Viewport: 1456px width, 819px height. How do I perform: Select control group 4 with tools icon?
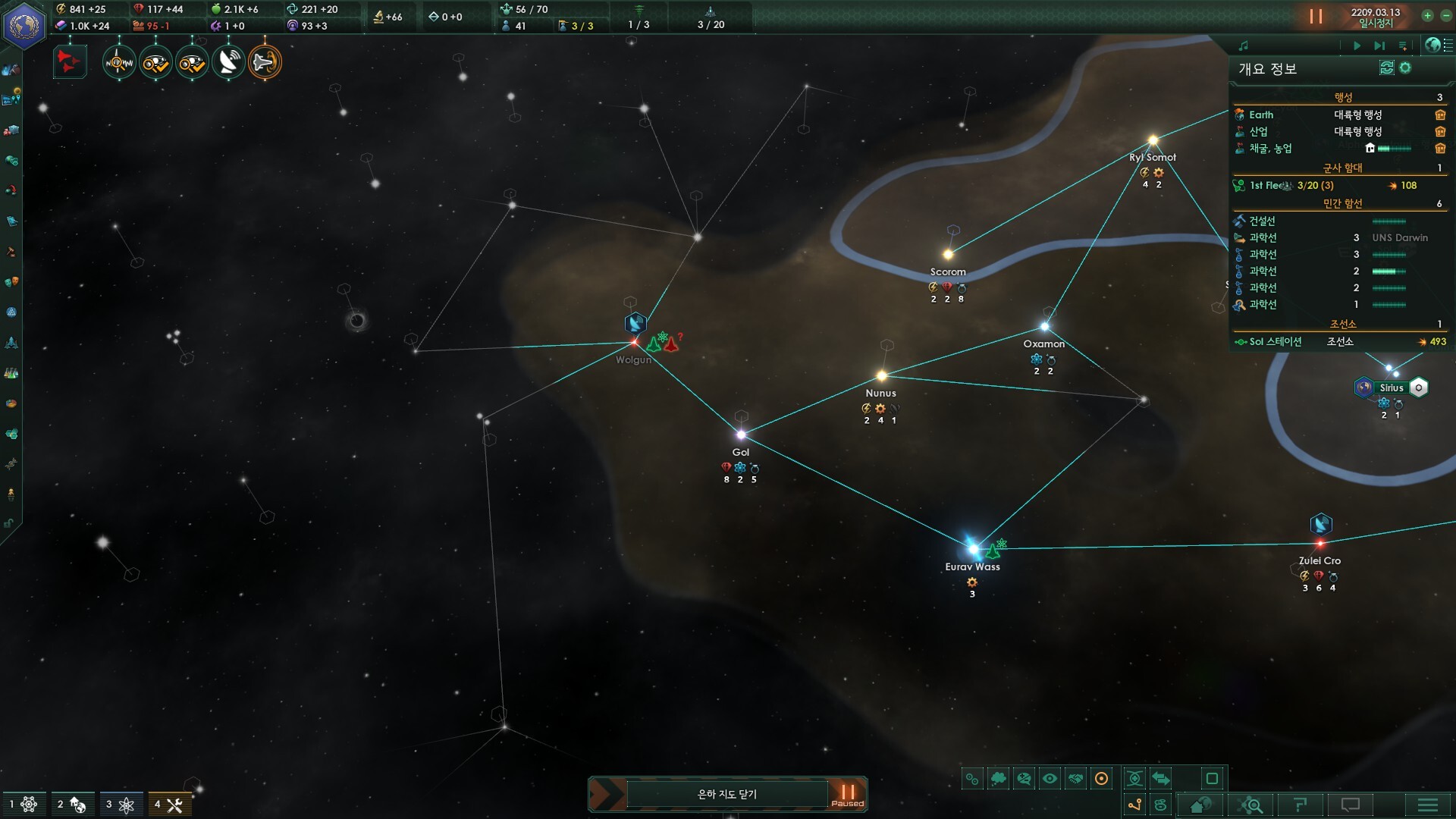[x=169, y=805]
